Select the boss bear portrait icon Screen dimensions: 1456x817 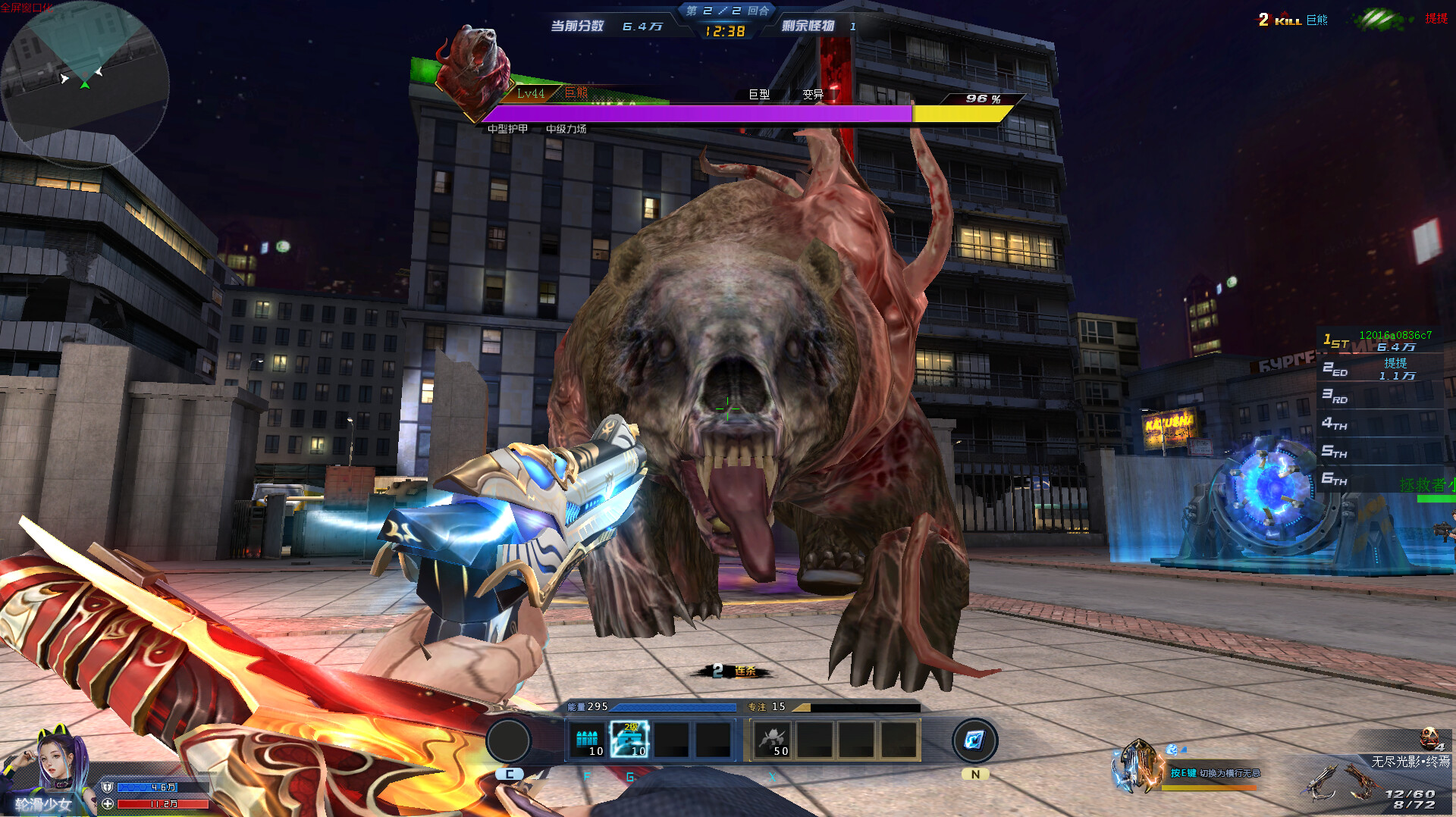[x=472, y=67]
